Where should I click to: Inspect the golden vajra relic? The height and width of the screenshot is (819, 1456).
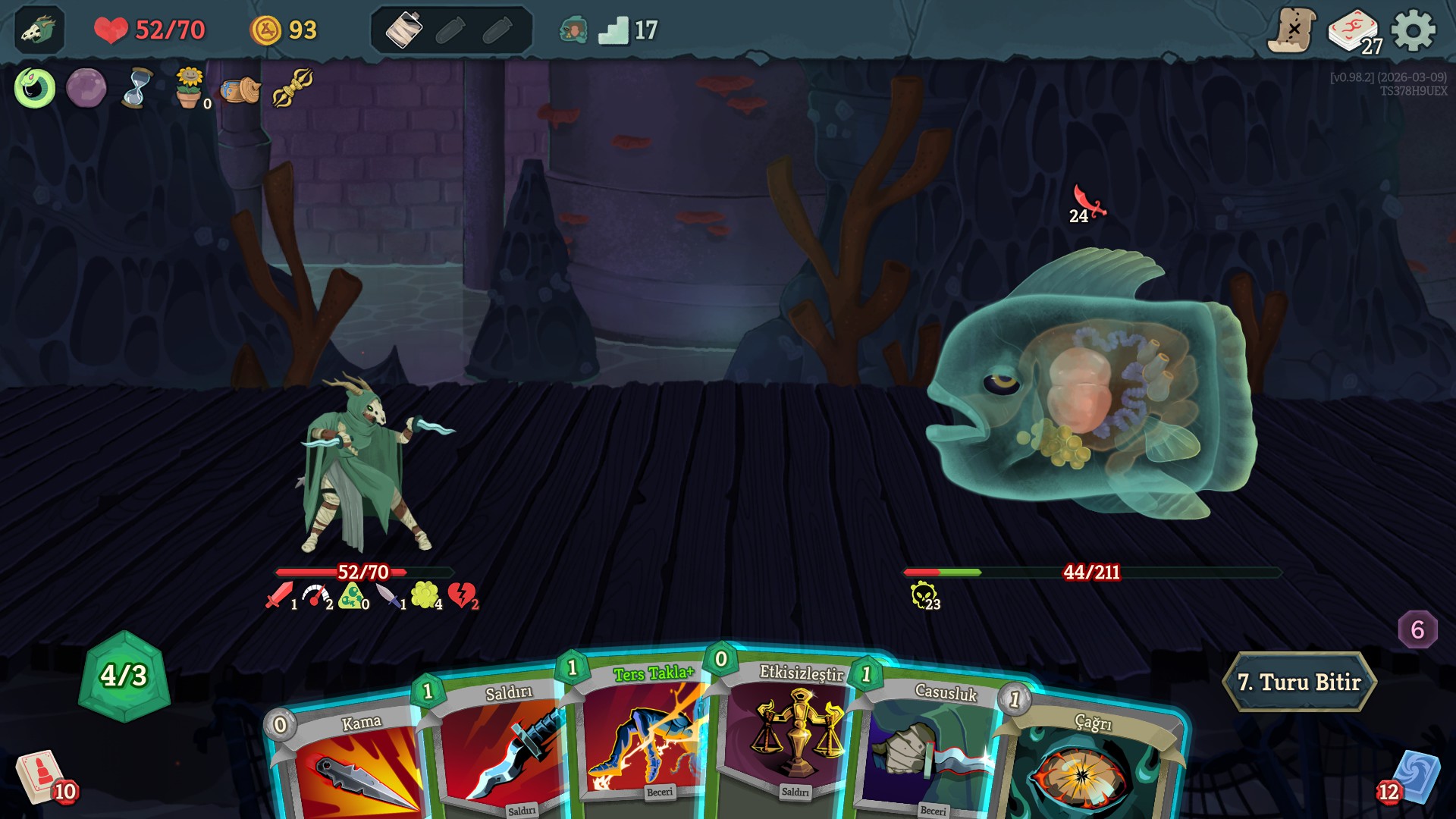(293, 88)
